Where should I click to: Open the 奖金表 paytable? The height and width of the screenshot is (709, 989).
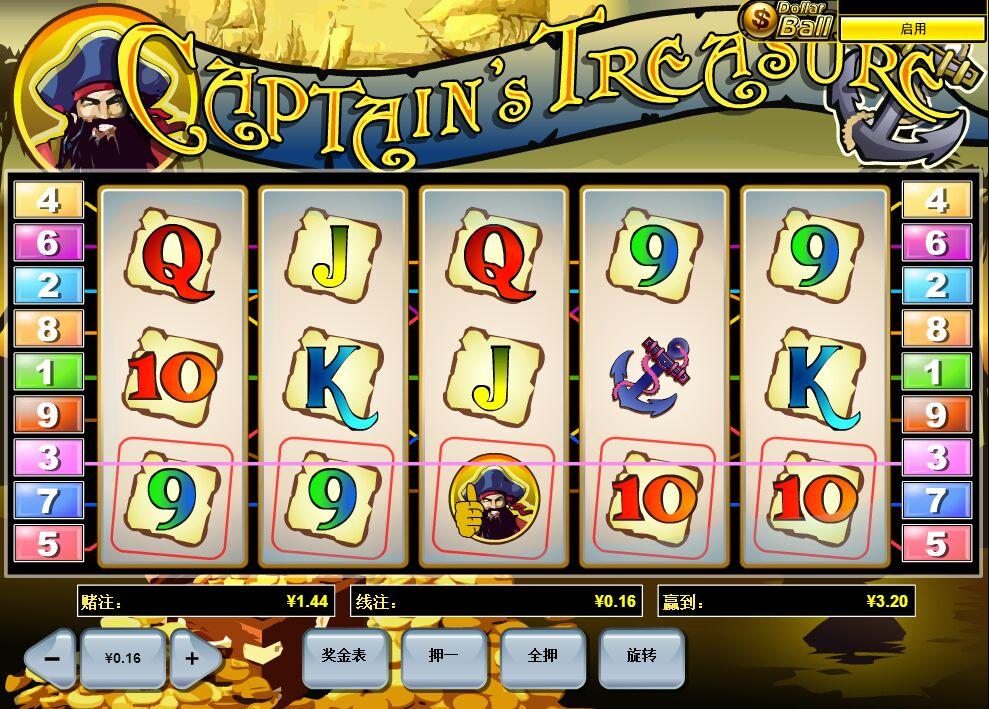pyautogui.click(x=344, y=656)
